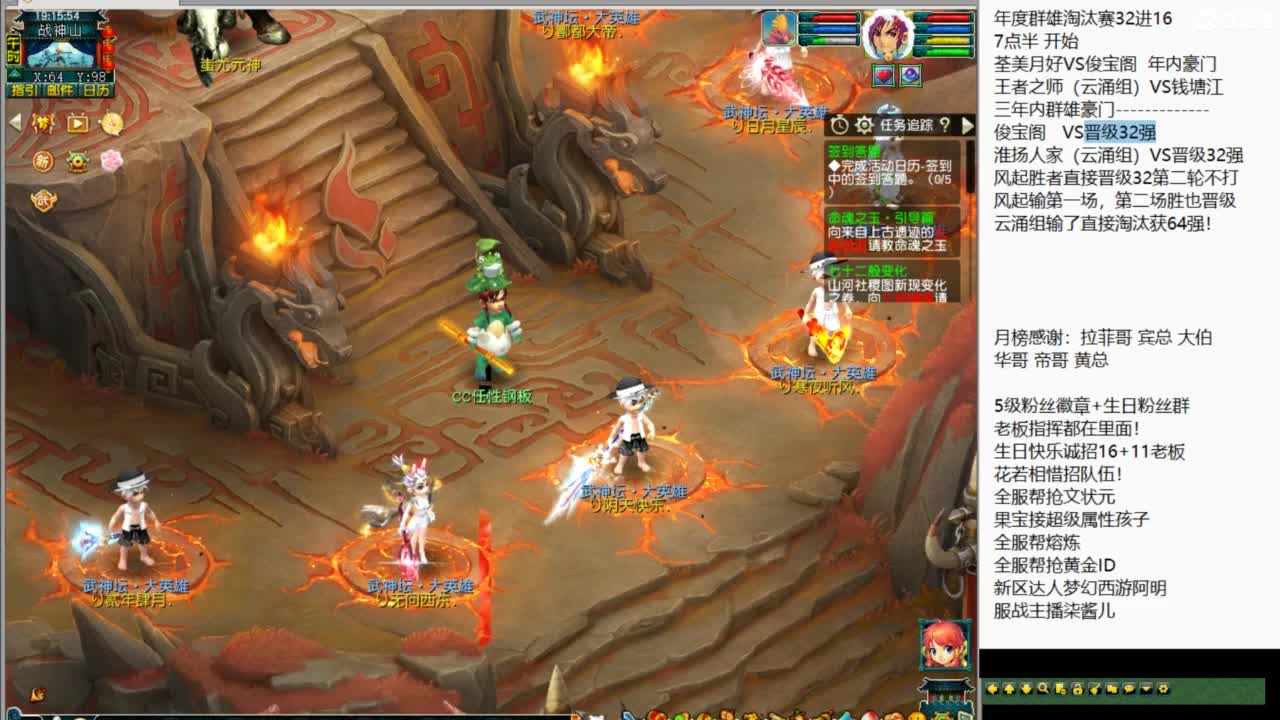Click the golden coin activity icon

(x=112, y=124)
